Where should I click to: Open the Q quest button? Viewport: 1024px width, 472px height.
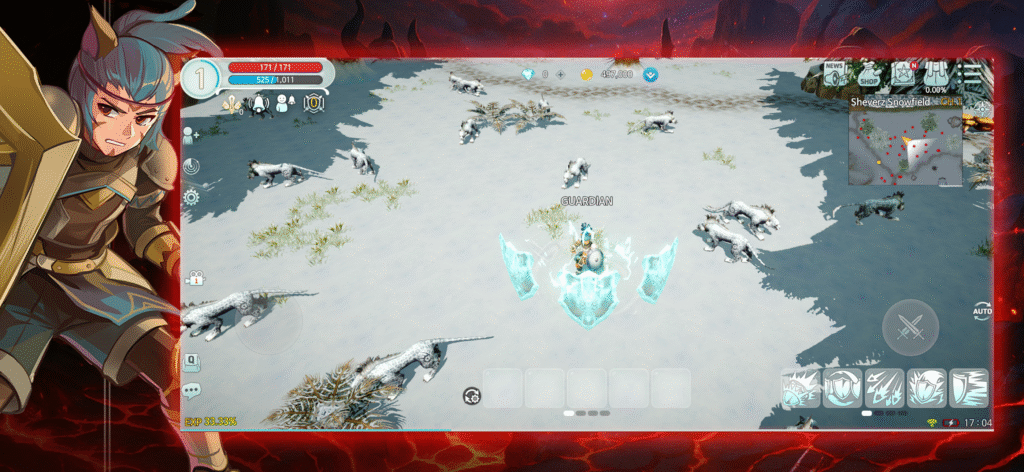(191, 361)
